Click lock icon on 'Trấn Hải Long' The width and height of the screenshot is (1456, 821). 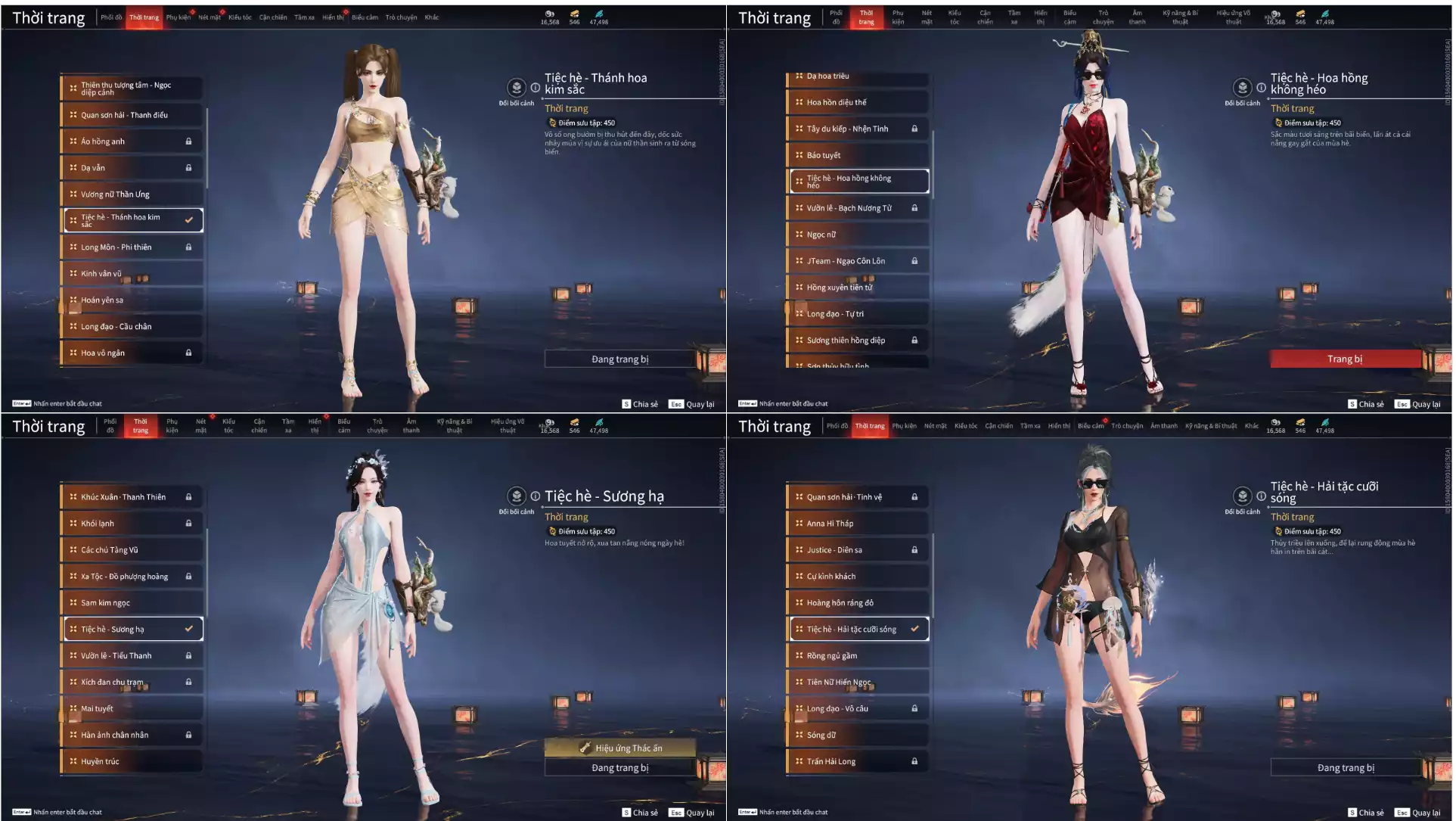click(x=915, y=761)
